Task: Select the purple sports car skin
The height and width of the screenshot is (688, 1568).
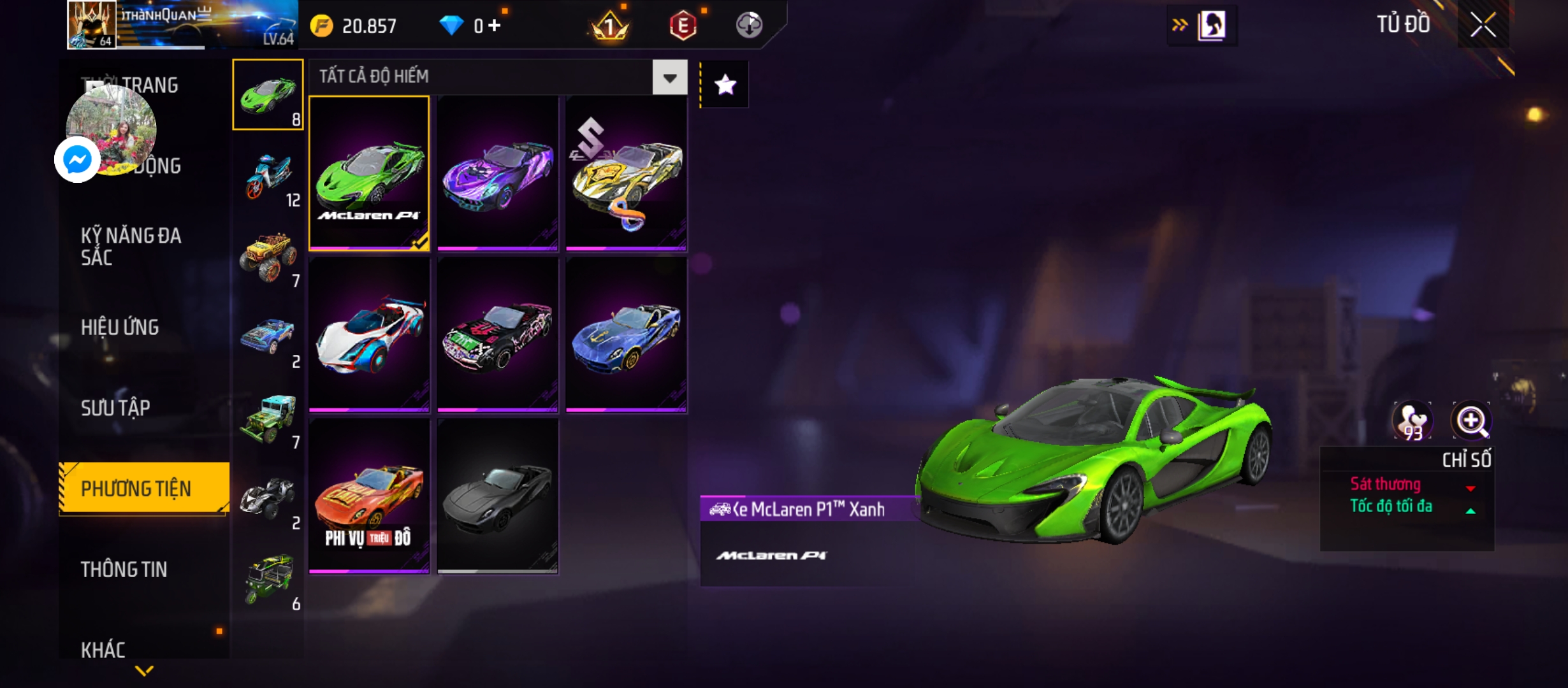Action: pos(498,173)
